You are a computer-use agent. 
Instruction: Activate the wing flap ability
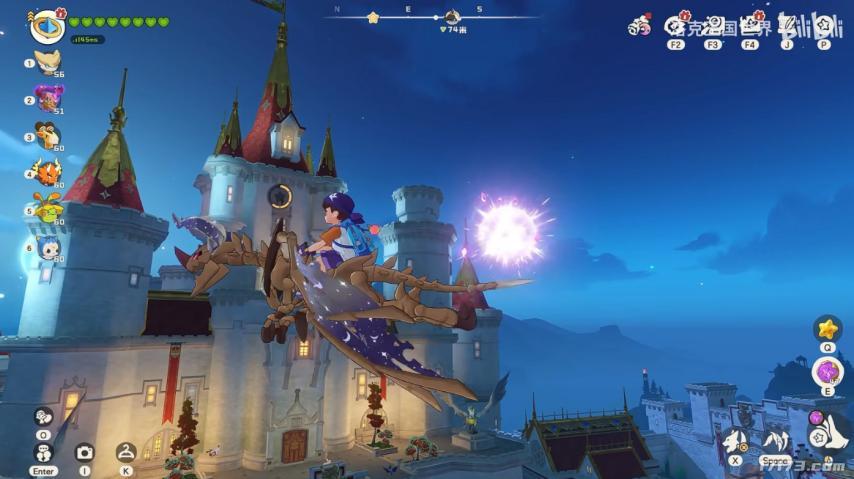pyautogui.click(x=776, y=440)
